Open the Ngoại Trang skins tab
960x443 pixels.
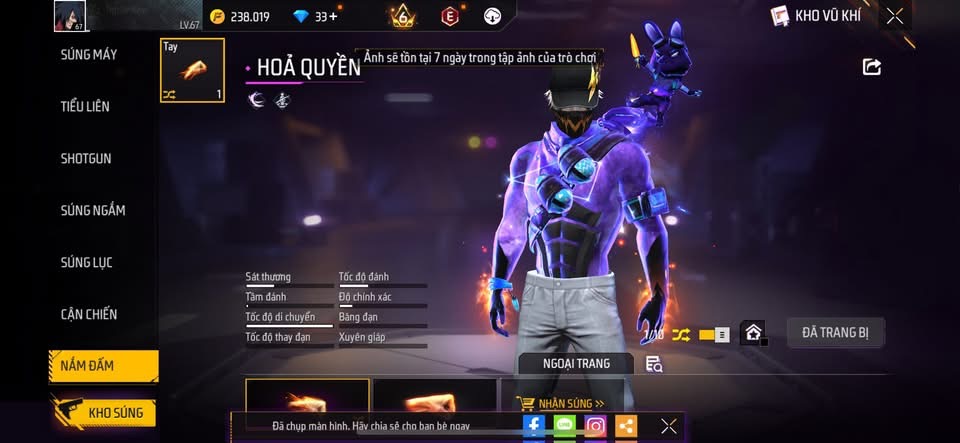(575, 363)
